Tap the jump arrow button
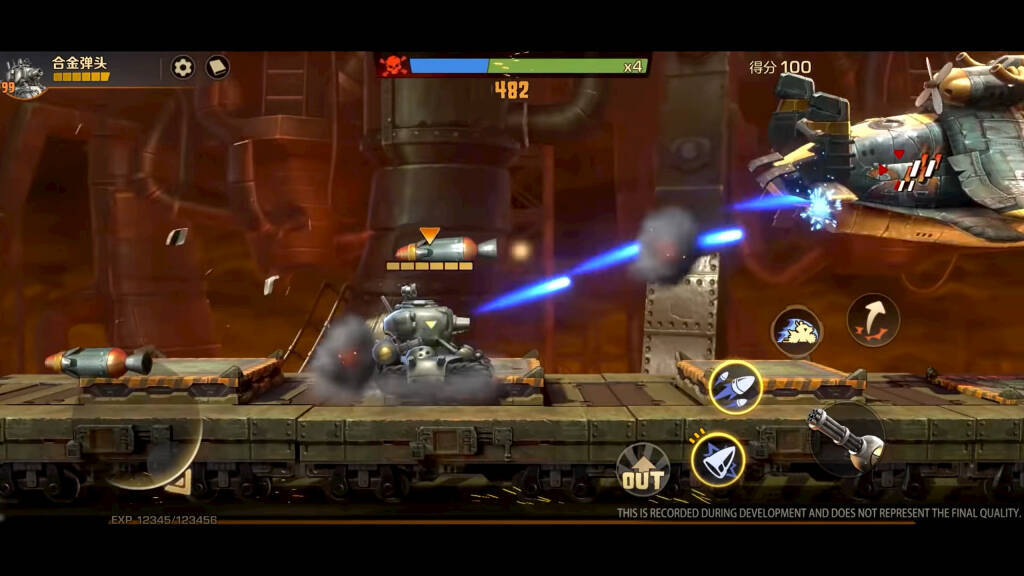 point(873,320)
